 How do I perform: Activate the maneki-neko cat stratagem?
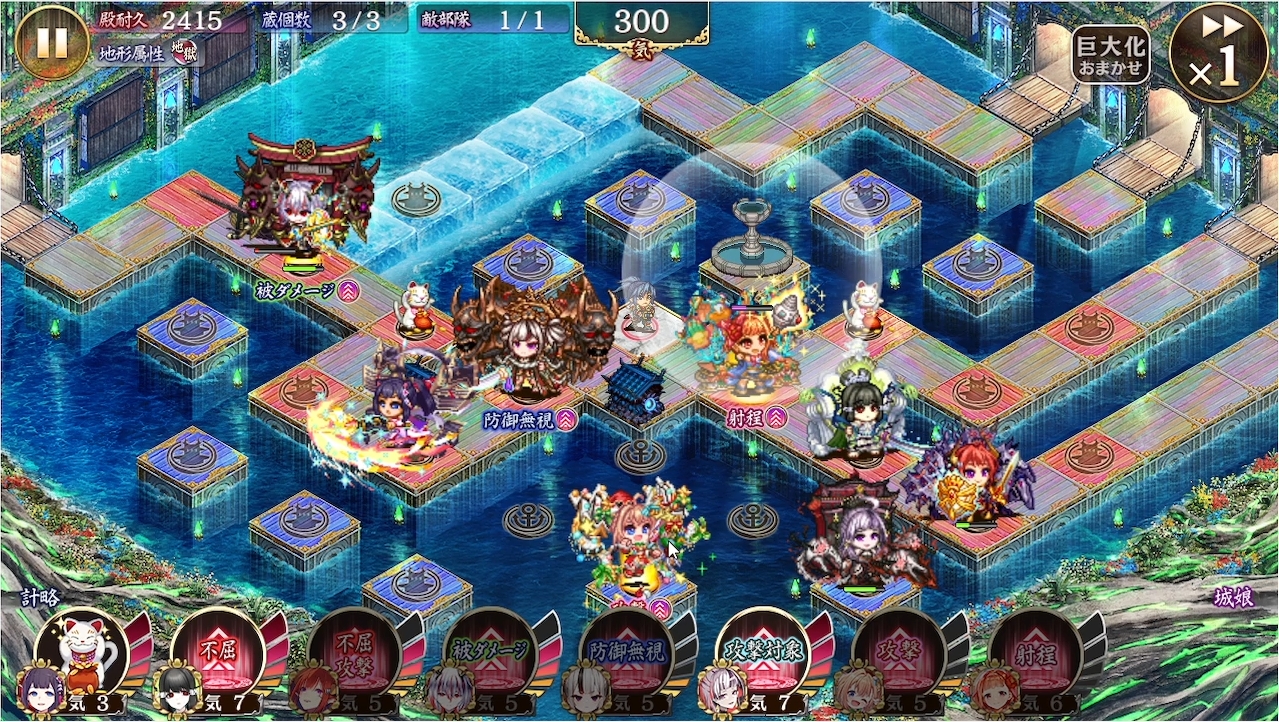pyautogui.click(x=82, y=652)
